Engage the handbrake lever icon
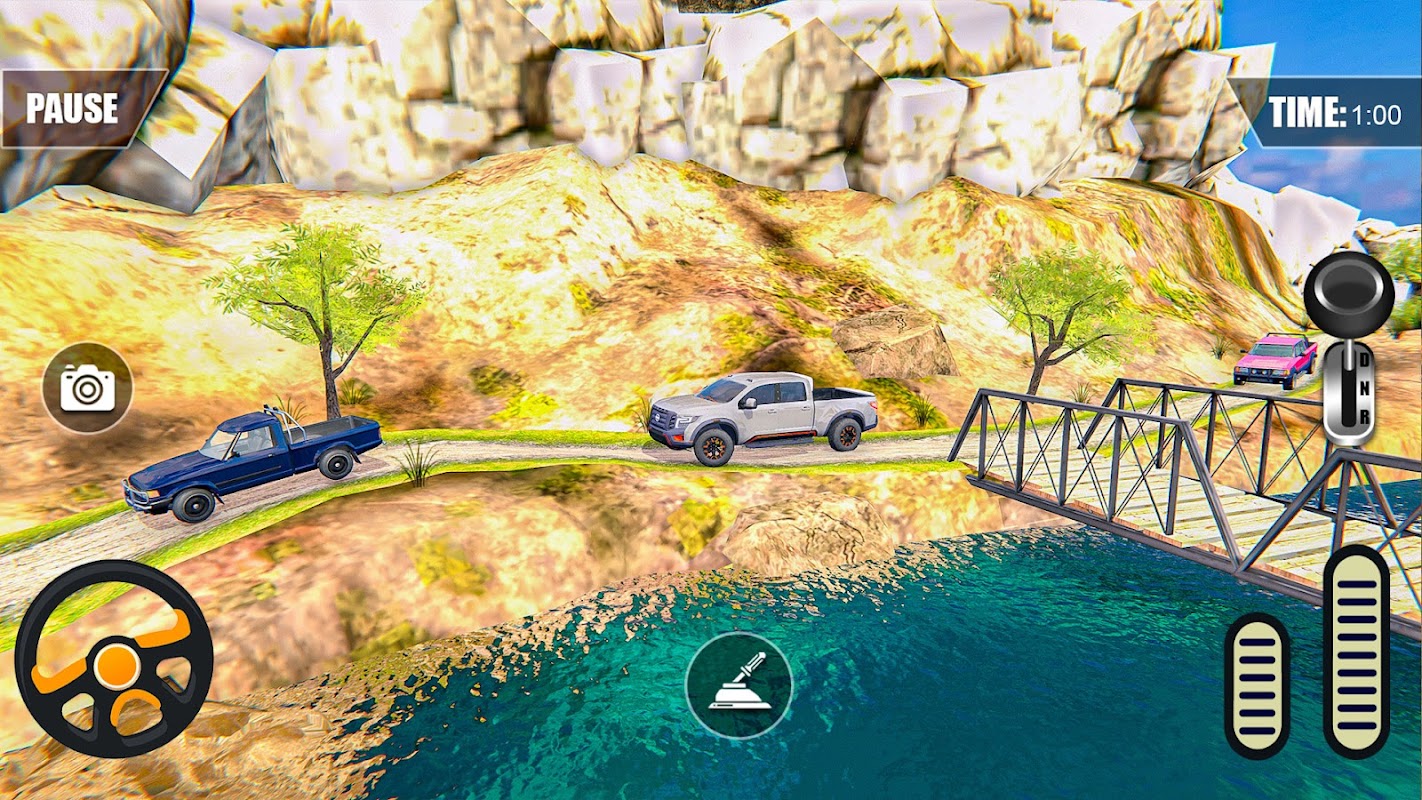 (739, 686)
